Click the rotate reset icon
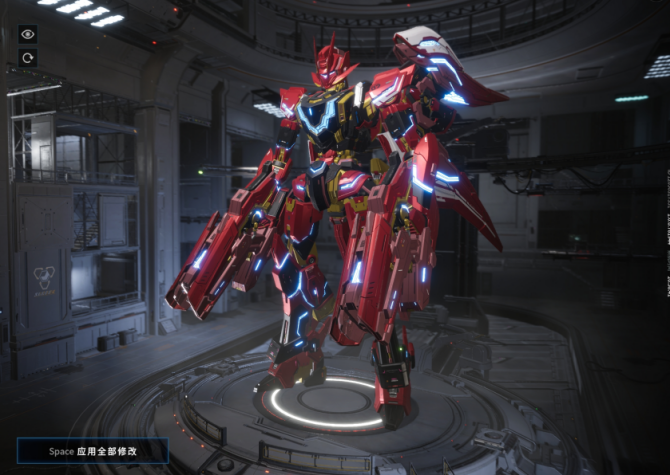 point(27,58)
